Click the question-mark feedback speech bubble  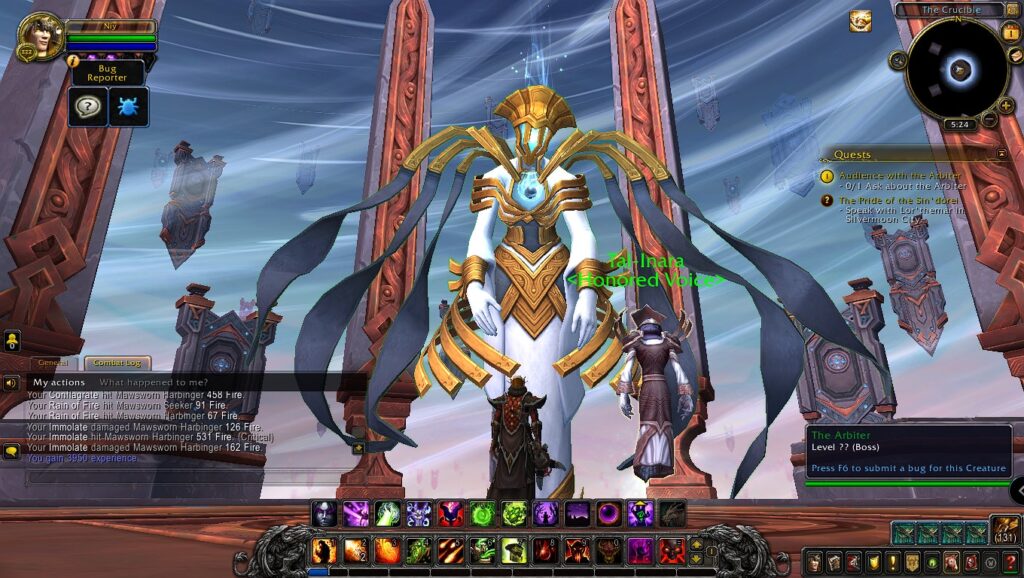(x=88, y=106)
